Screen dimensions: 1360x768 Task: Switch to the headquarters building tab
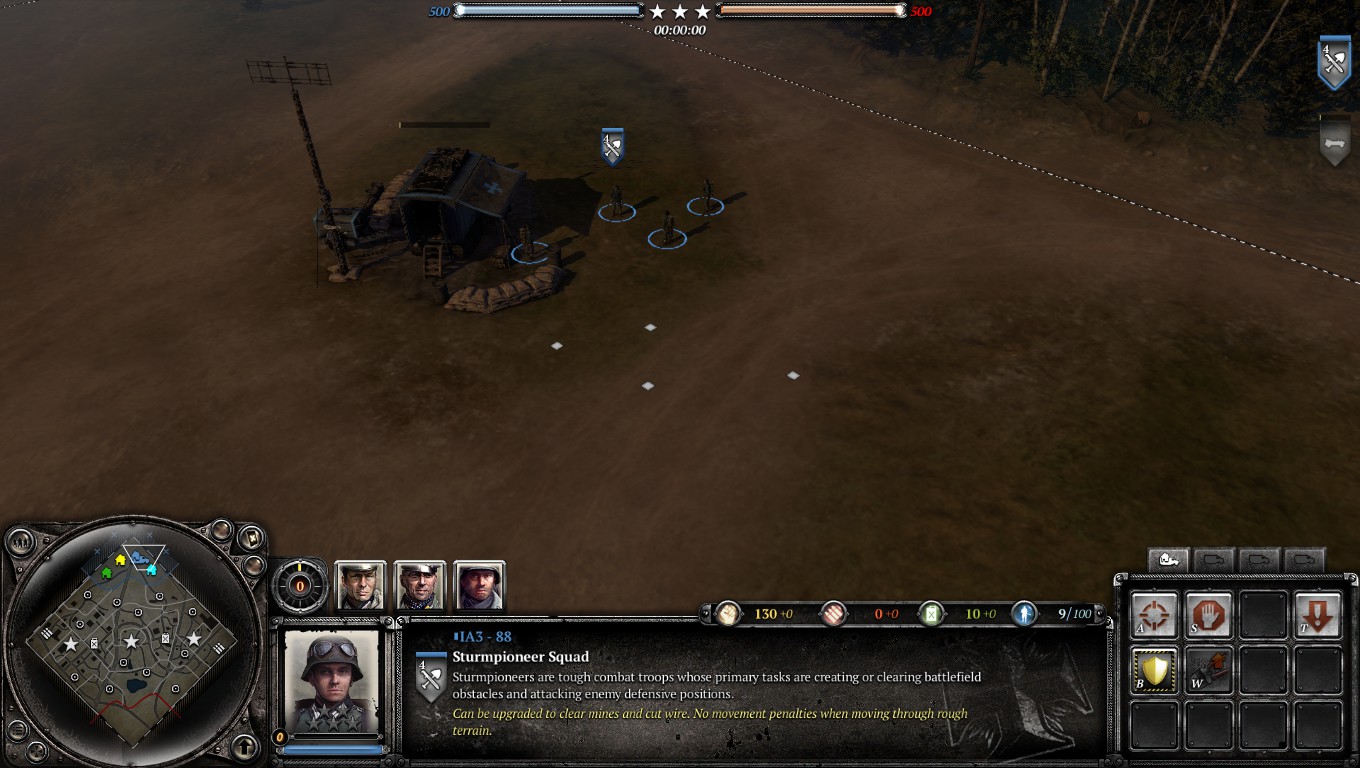[x=1168, y=560]
